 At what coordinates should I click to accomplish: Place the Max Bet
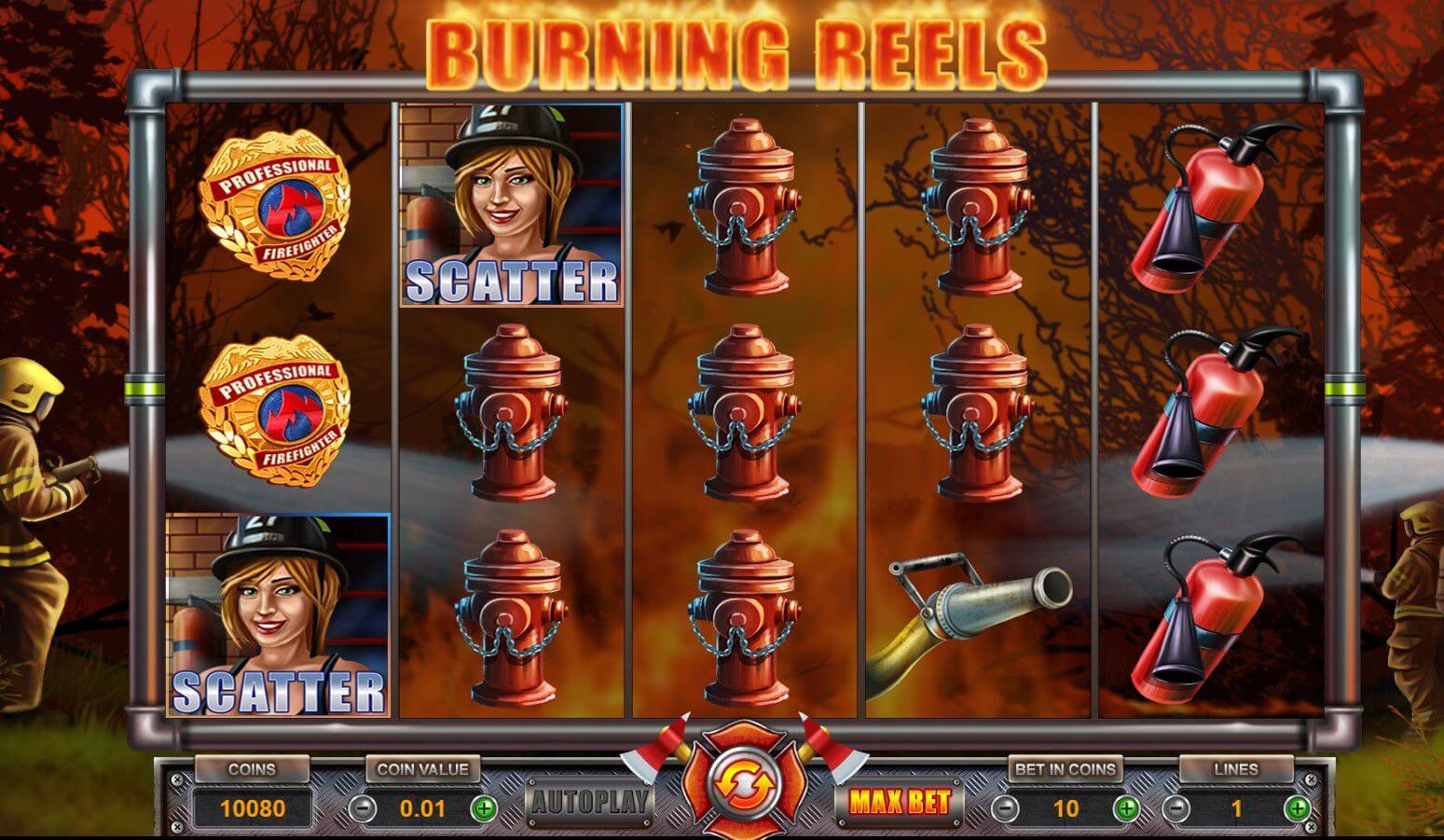coord(898,803)
